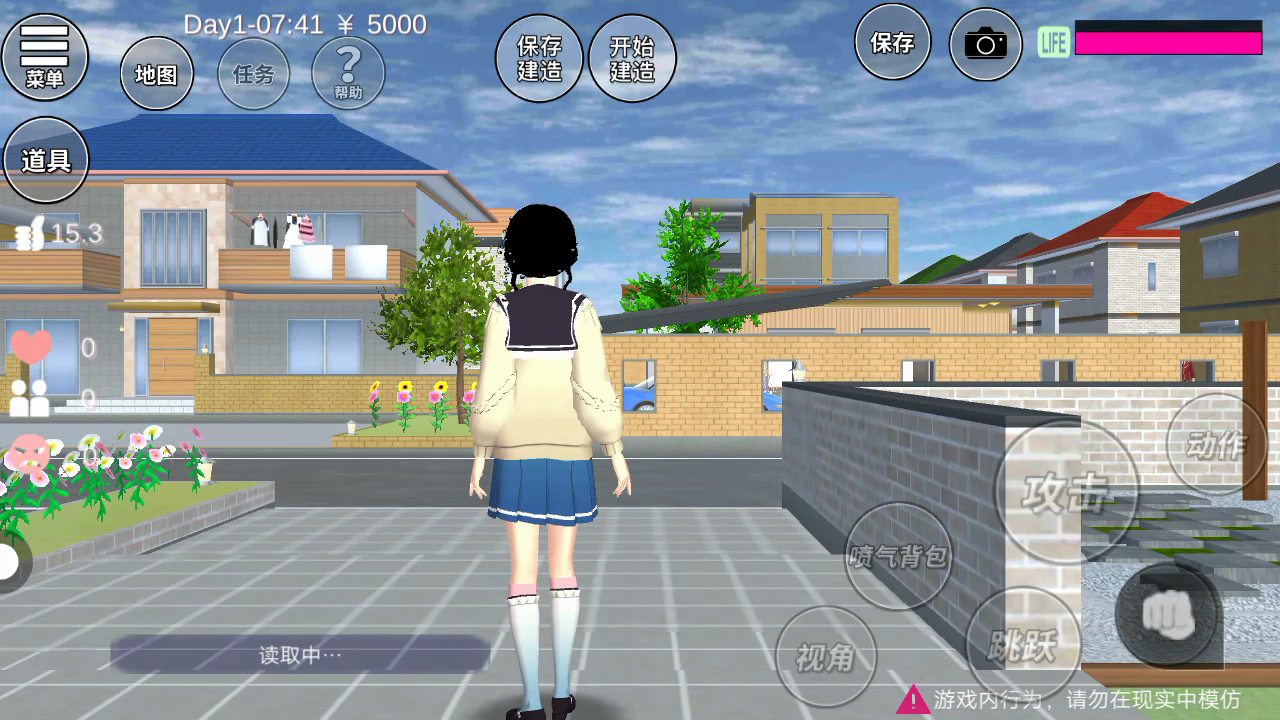Screen dimensions: 1280x720
Task: Open the 地图 map button
Action: pyautogui.click(x=157, y=74)
